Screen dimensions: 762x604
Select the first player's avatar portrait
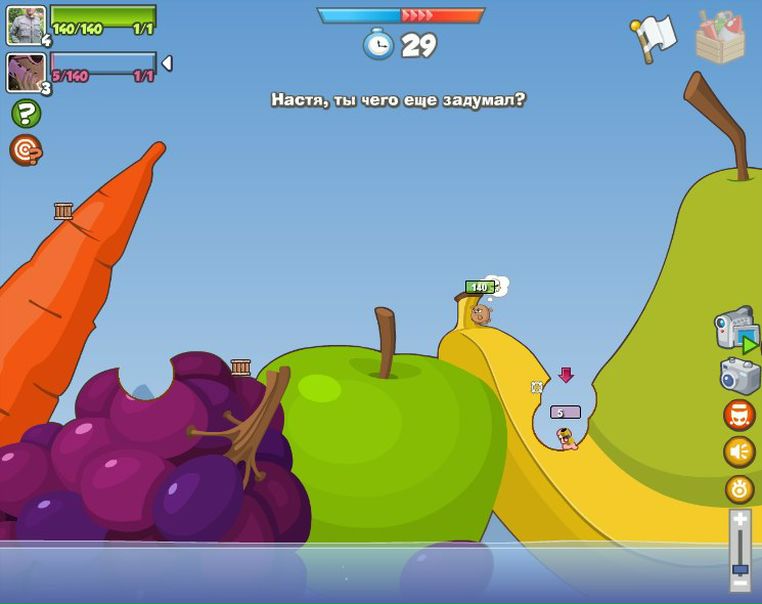(26, 25)
